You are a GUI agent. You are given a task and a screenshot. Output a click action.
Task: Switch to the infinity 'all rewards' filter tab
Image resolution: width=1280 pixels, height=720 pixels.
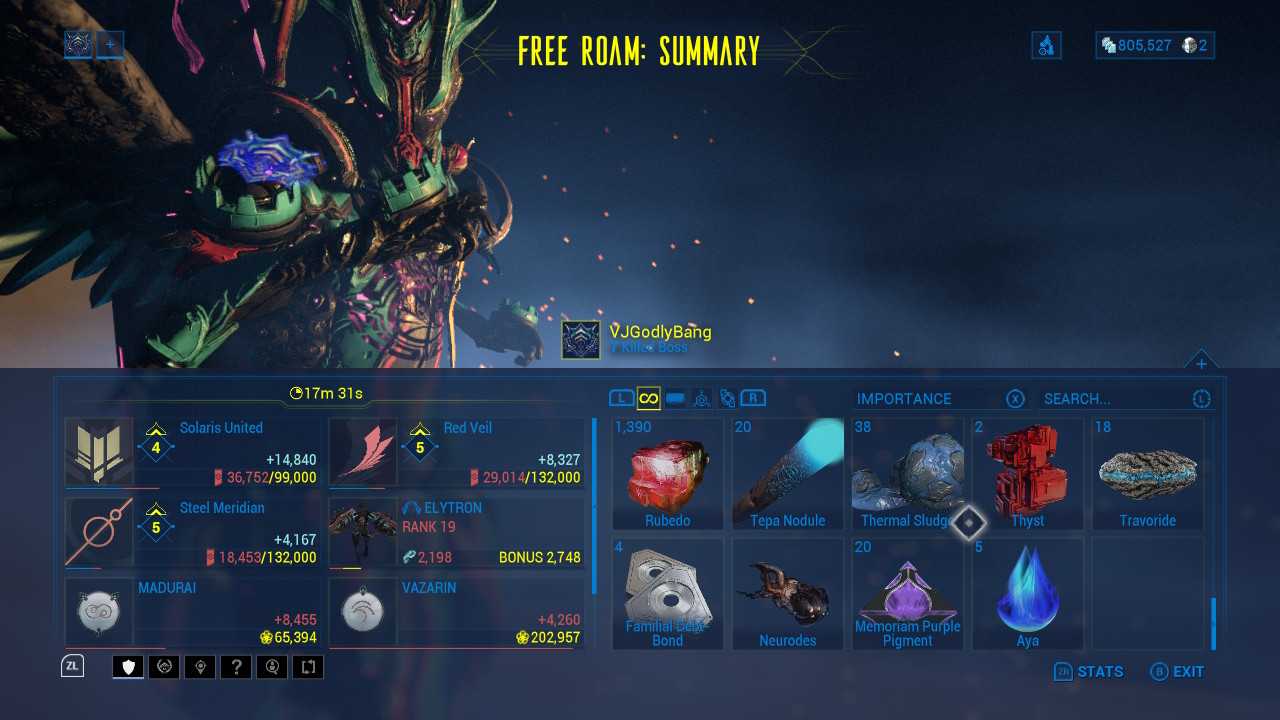pos(648,399)
